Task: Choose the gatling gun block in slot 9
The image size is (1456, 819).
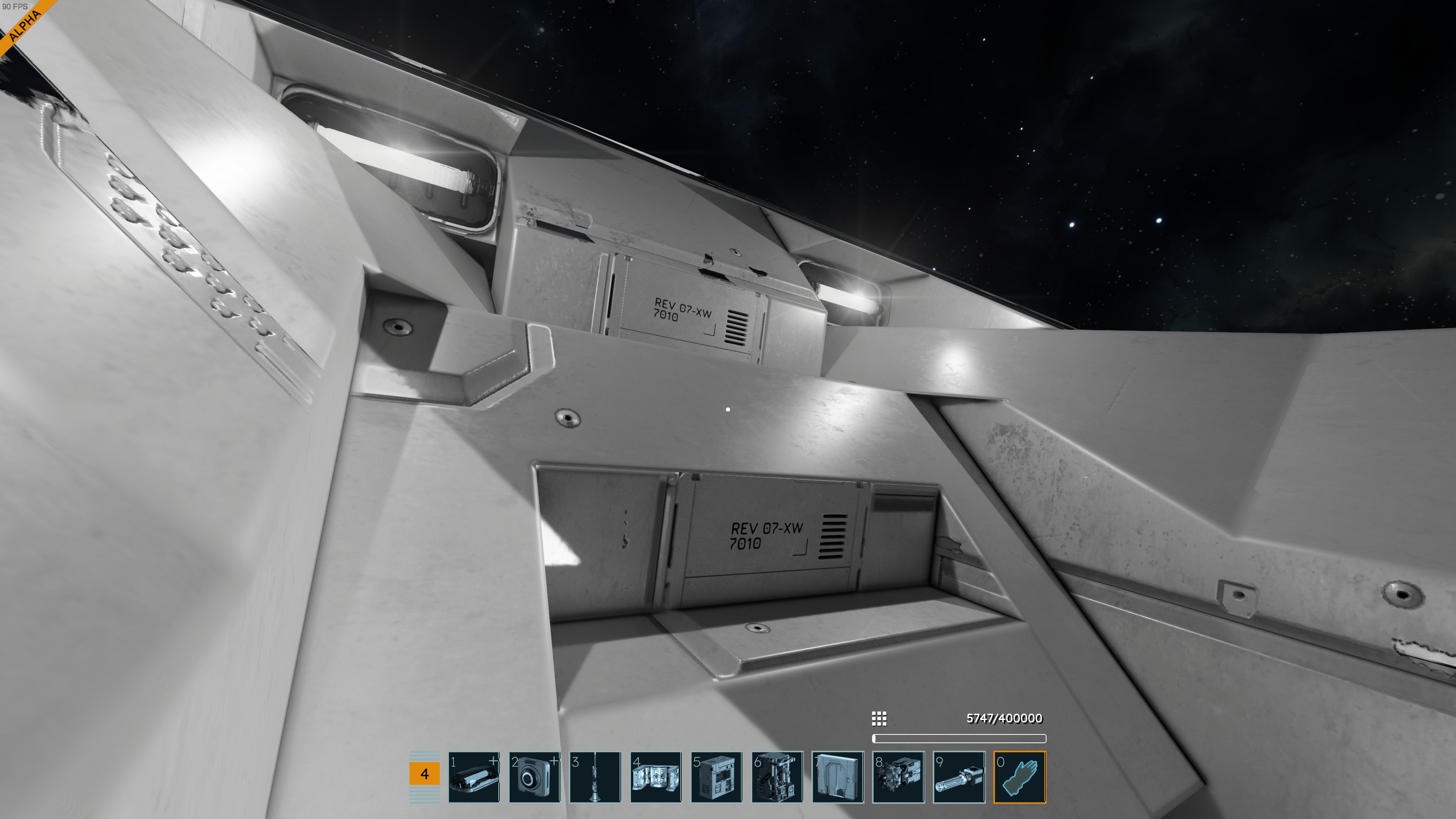Action: (959, 777)
